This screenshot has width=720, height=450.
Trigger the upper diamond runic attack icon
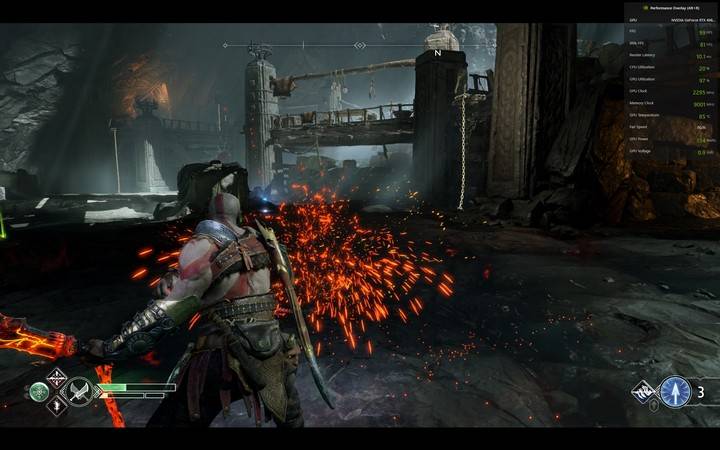click(x=56, y=377)
